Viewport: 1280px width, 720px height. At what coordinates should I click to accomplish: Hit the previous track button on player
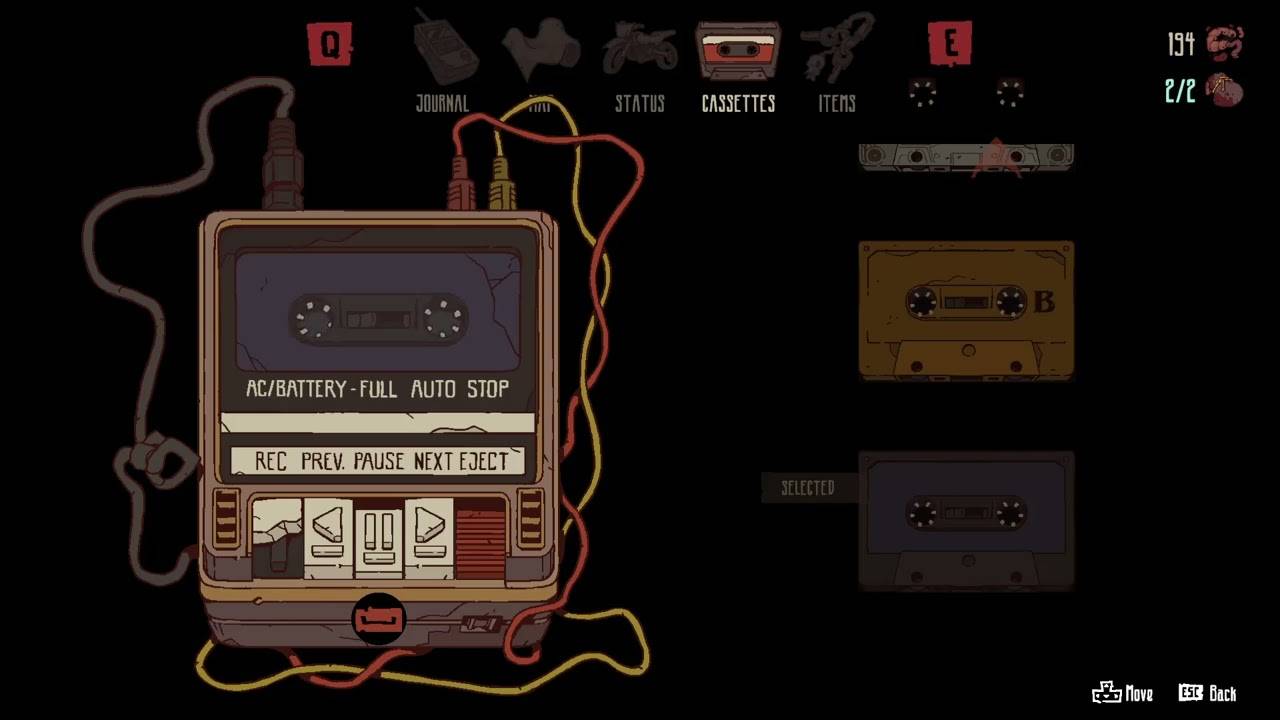tap(328, 537)
